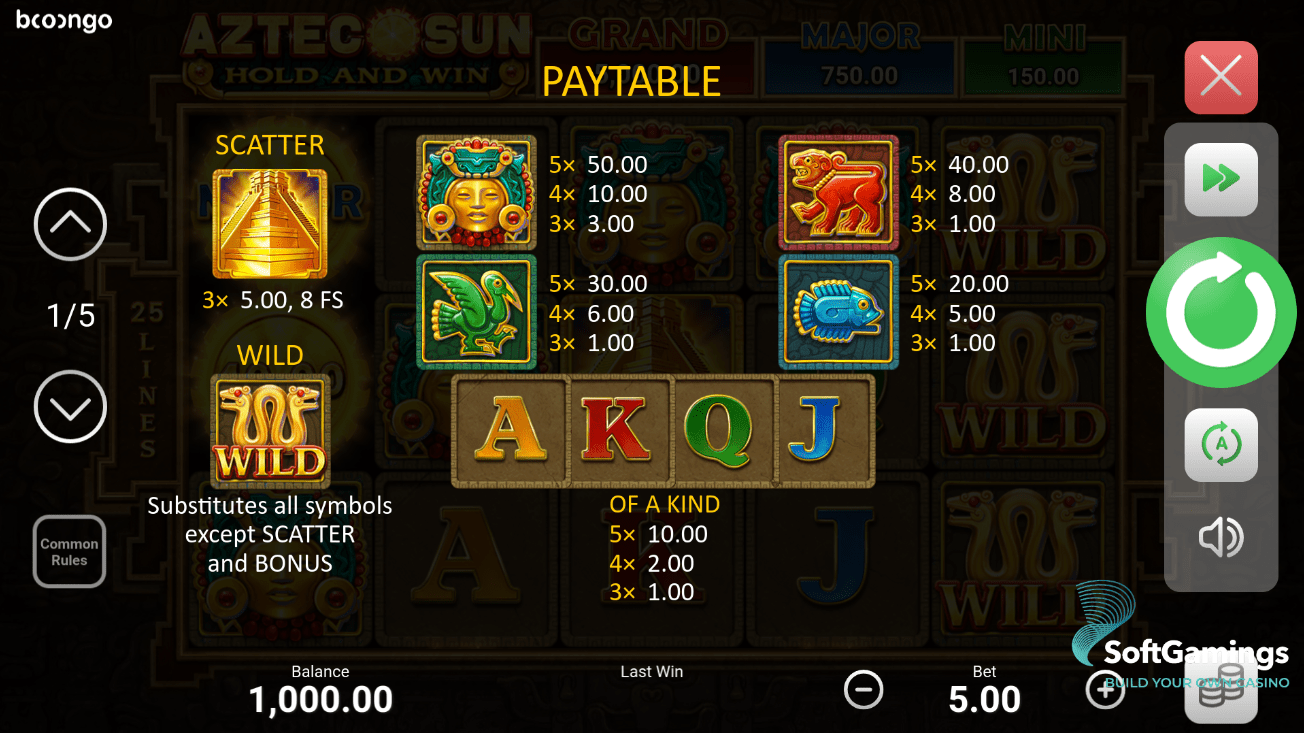Go to the next paytable page

click(x=70, y=407)
